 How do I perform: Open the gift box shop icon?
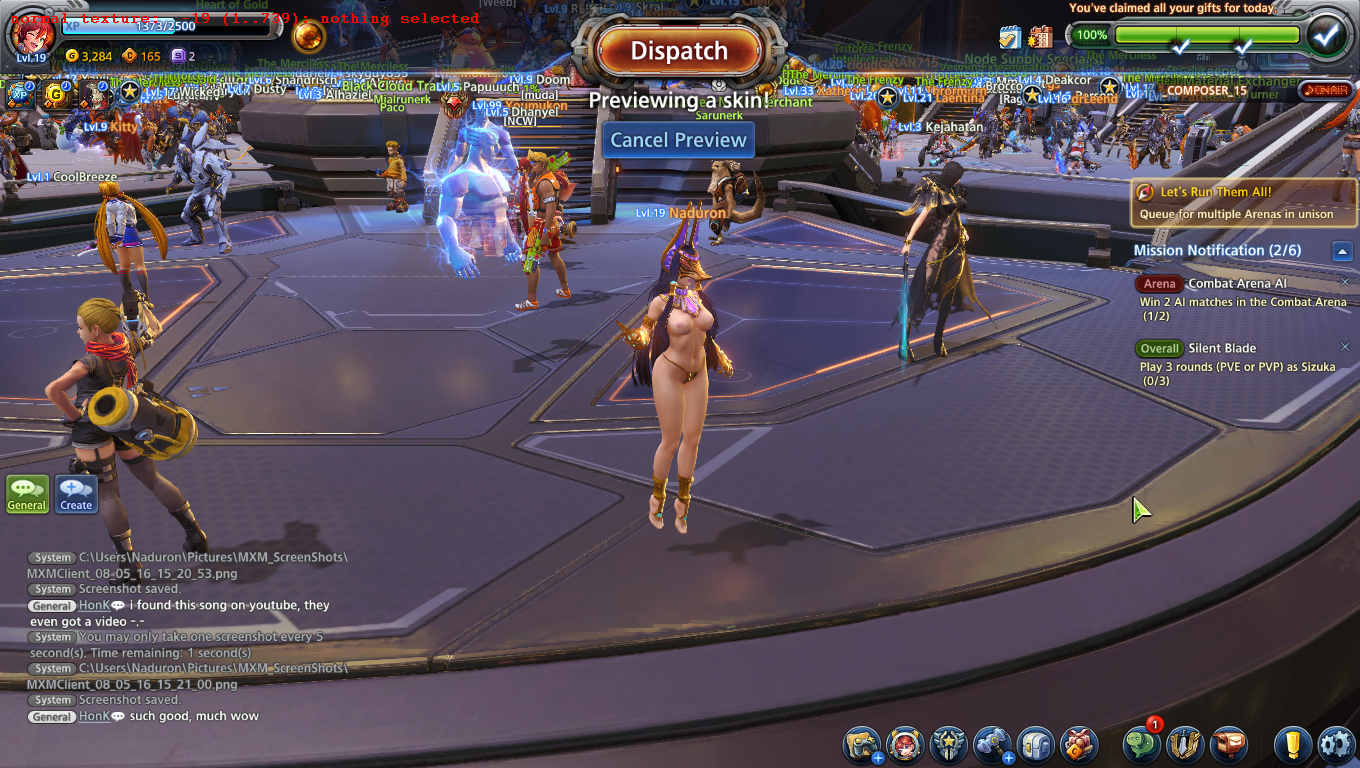(1079, 745)
